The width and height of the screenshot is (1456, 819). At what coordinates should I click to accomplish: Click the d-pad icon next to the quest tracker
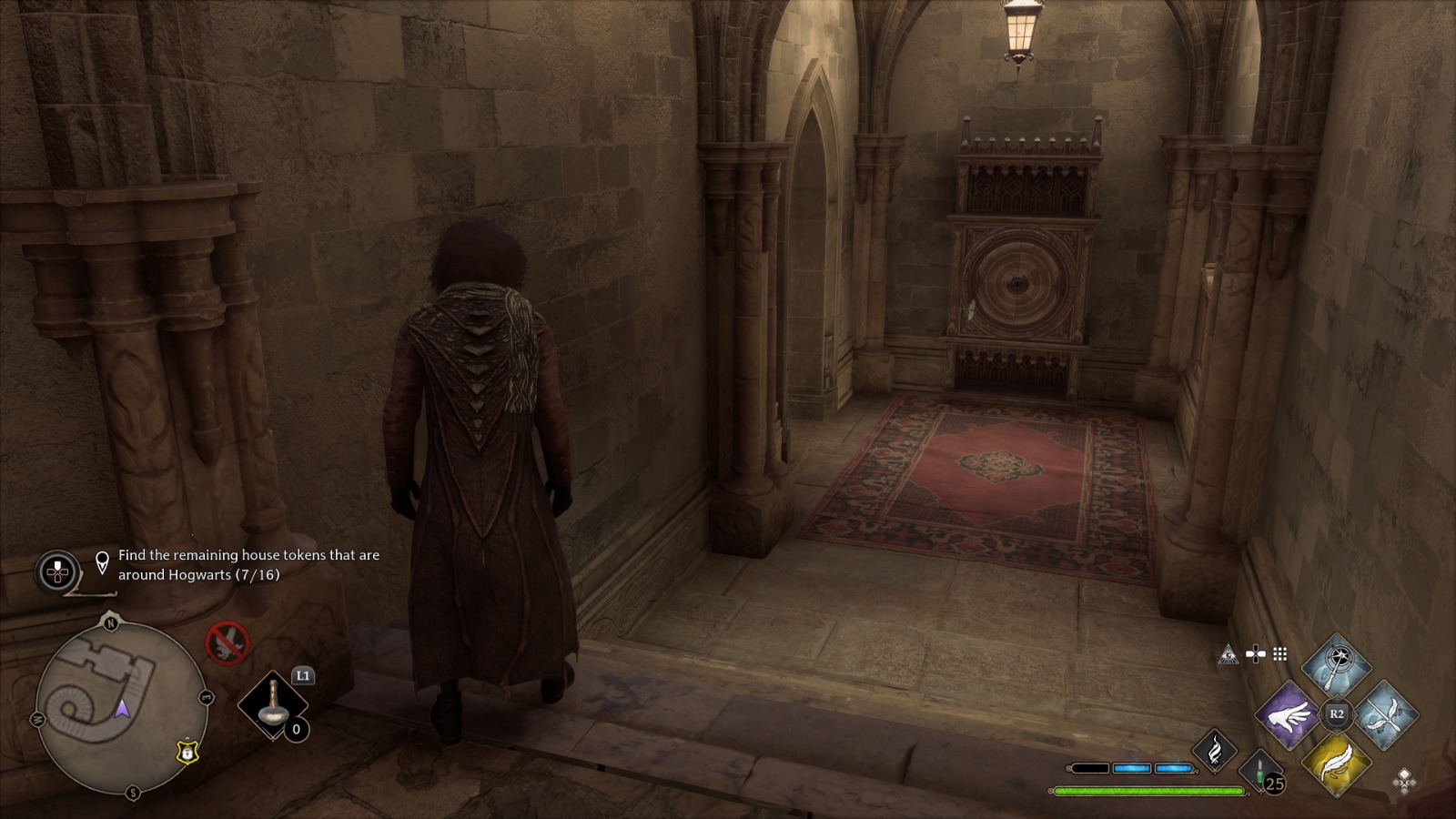(57, 570)
